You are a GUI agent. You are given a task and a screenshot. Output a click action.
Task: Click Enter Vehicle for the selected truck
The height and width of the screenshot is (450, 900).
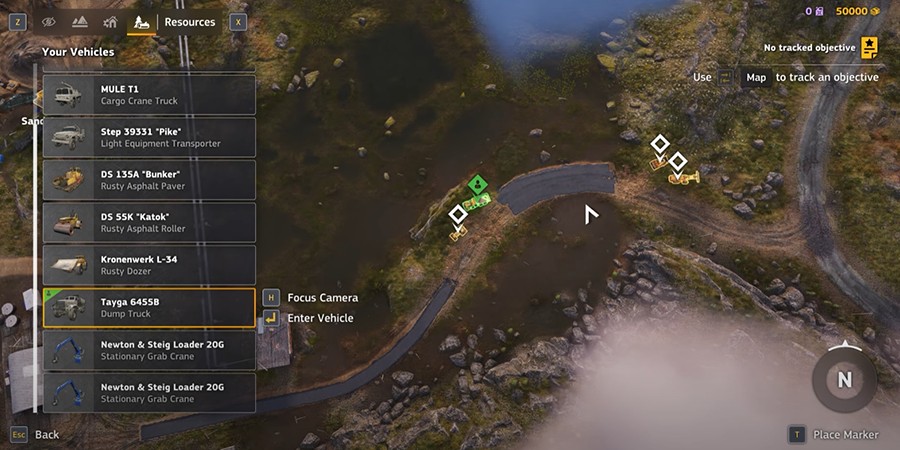click(x=320, y=318)
